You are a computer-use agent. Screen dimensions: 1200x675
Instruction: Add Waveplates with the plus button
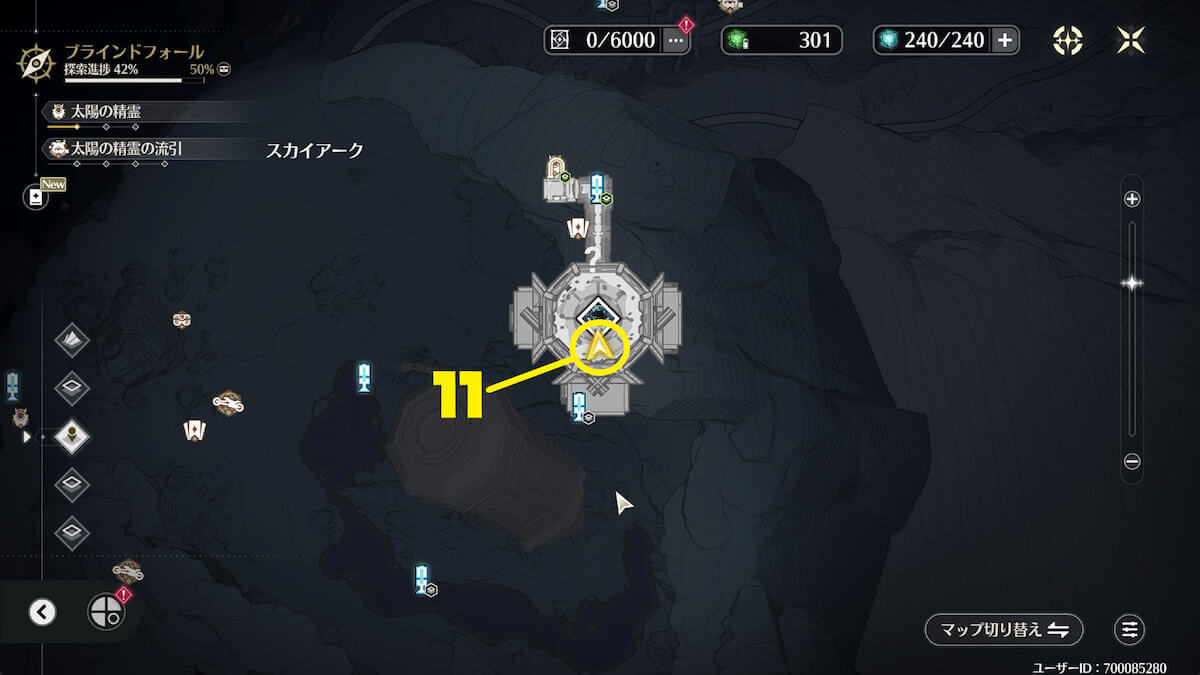click(1005, 40)
